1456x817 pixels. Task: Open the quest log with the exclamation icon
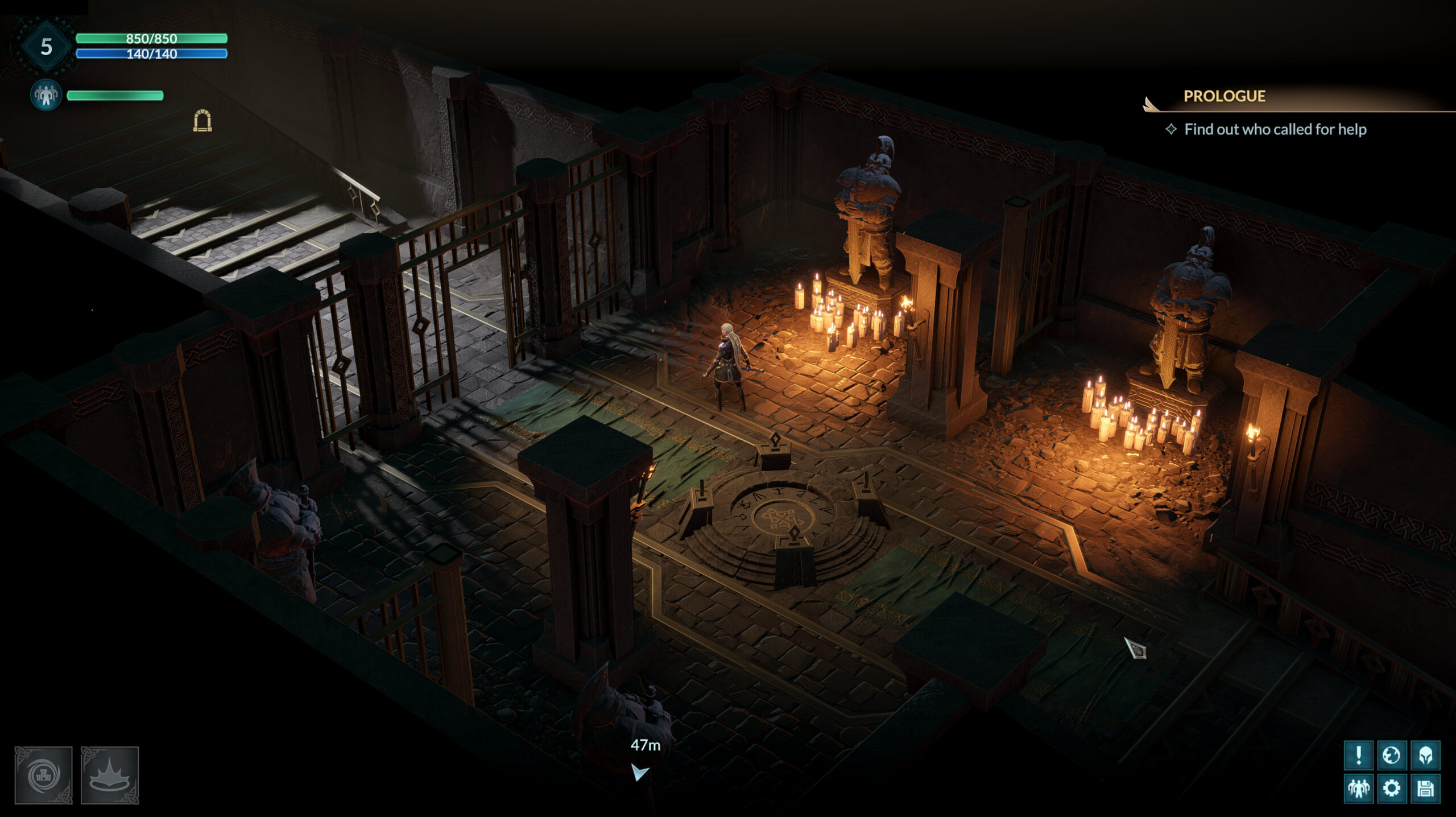point(1359,754)
